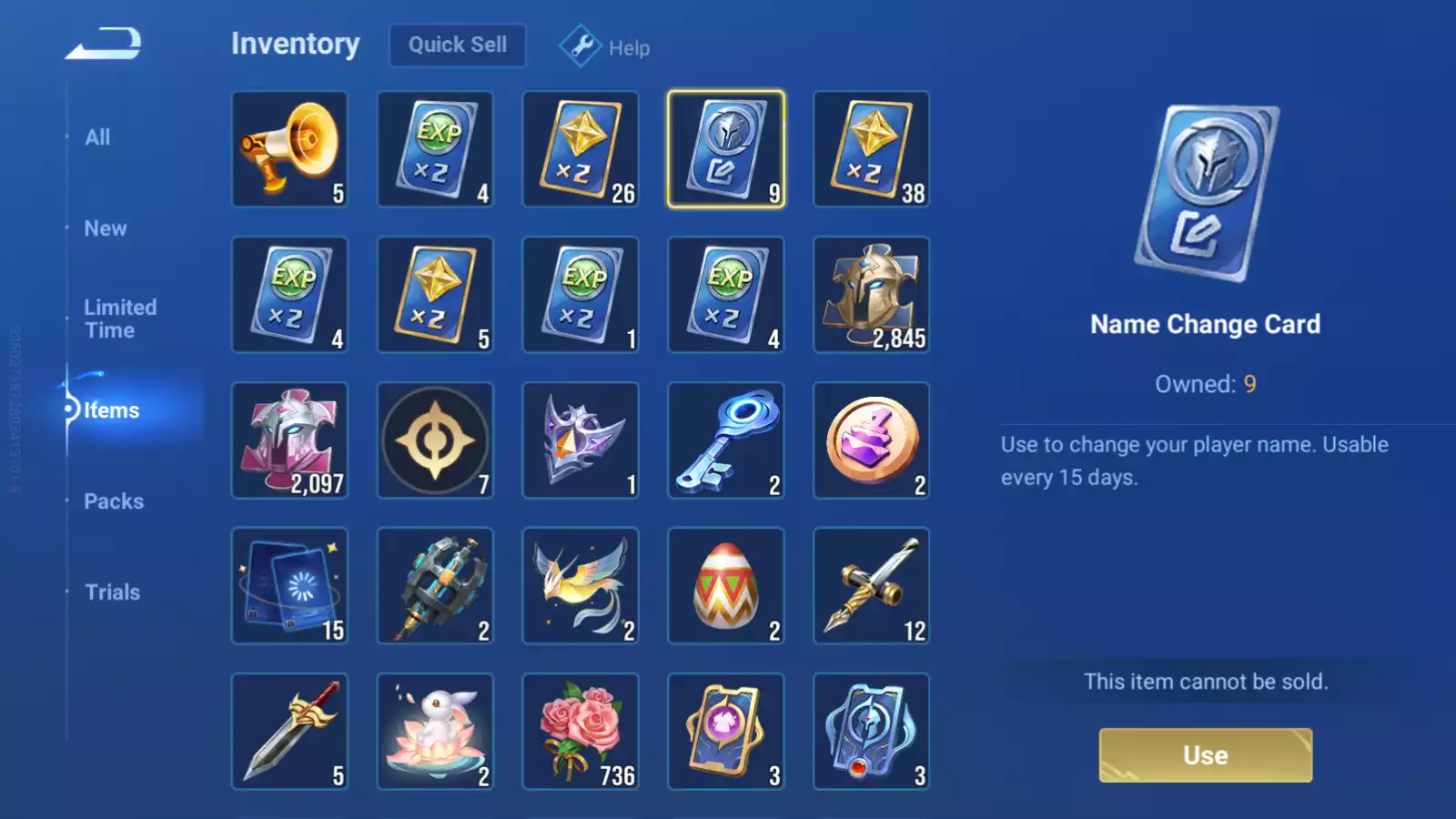This screenshot has height=819, width=1456.
Task: Choose the phoenix bird item slot
Action: pyautogui.click(x=580, y=586)
